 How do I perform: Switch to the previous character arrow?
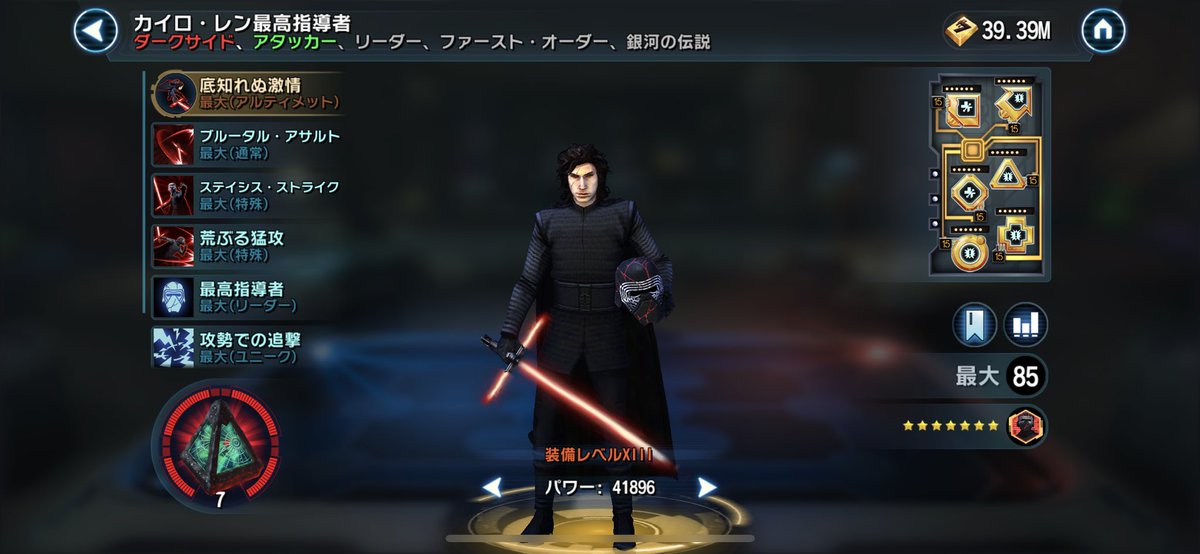pos(492,487)
